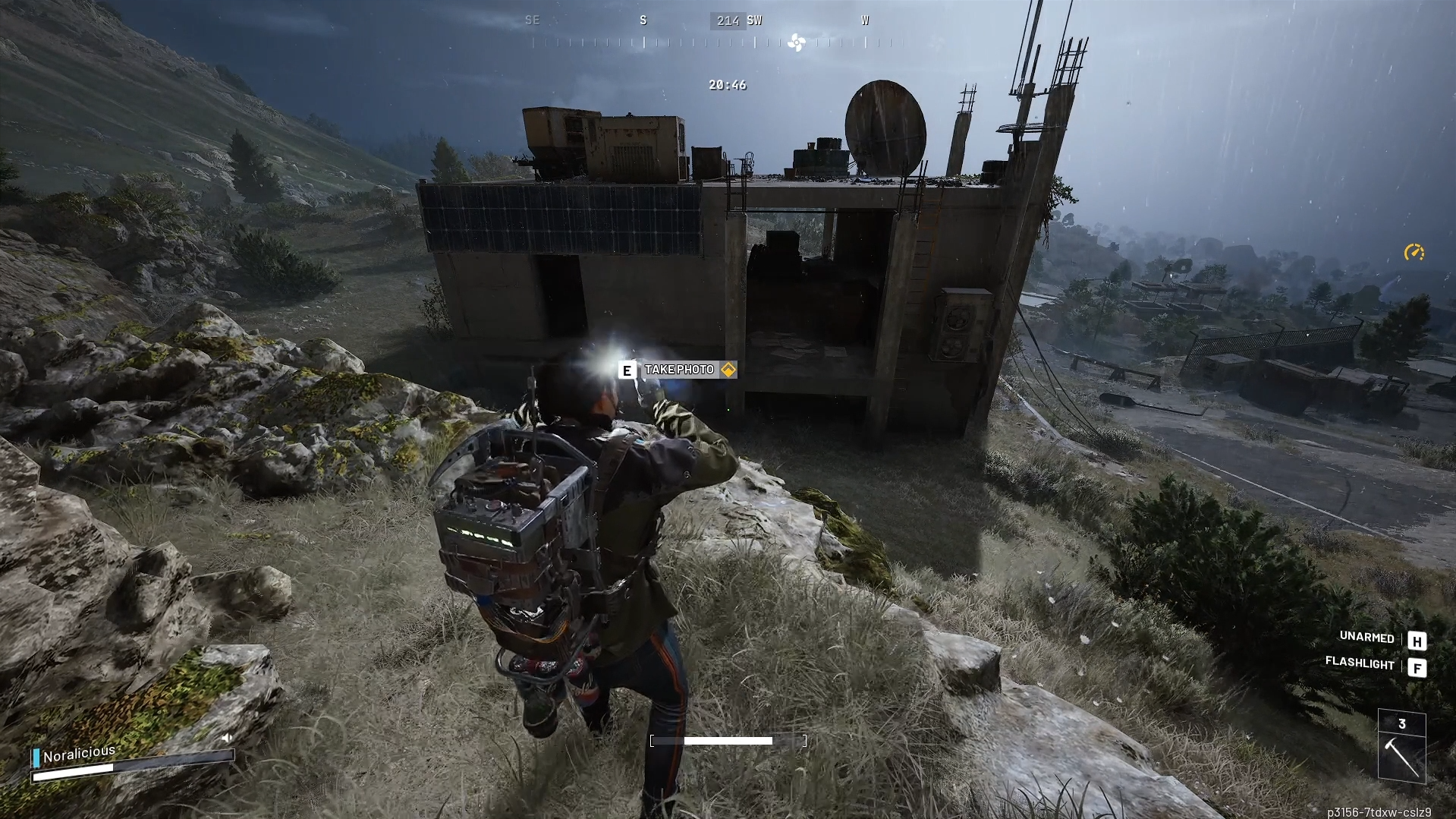This screenshot has width=1456, height=819.
Task: Open the compass heading marker showing 214
Action: pyautogui.click(x=726, y=20)
